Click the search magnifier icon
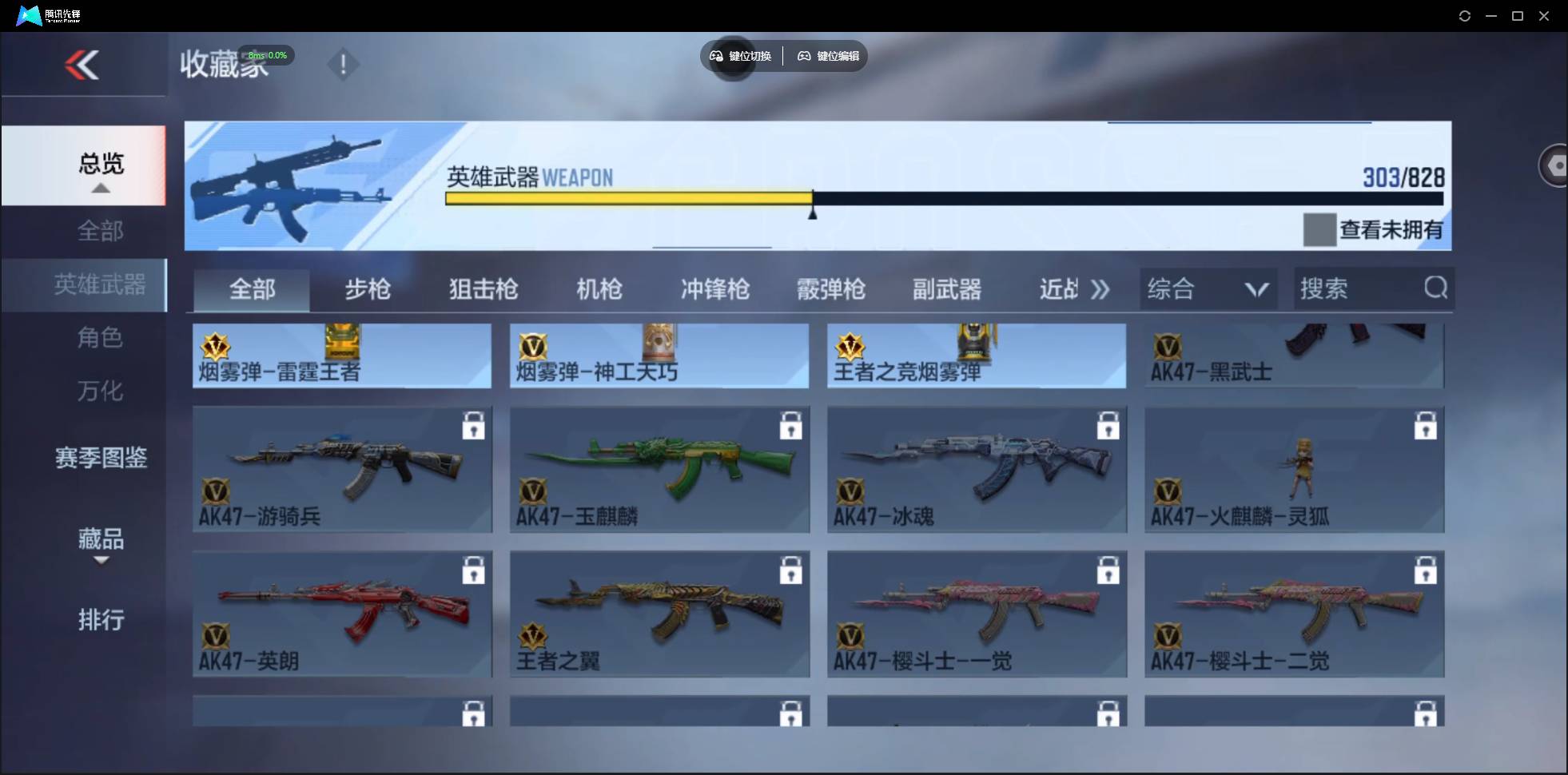This screenshot has width=1568, height=775. [x=1435, y=288]
